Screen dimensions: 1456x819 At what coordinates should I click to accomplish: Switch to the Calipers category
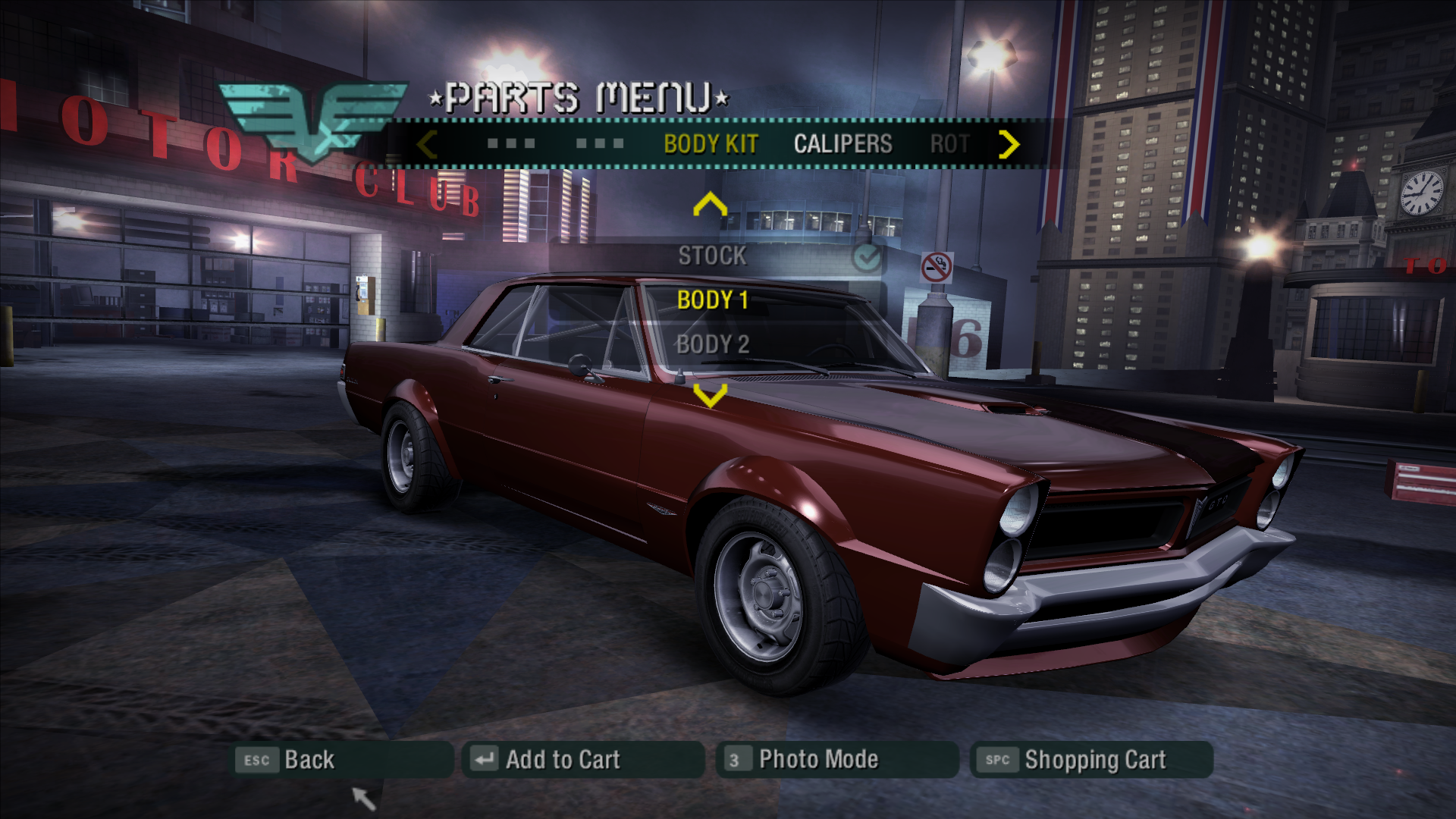843,144
